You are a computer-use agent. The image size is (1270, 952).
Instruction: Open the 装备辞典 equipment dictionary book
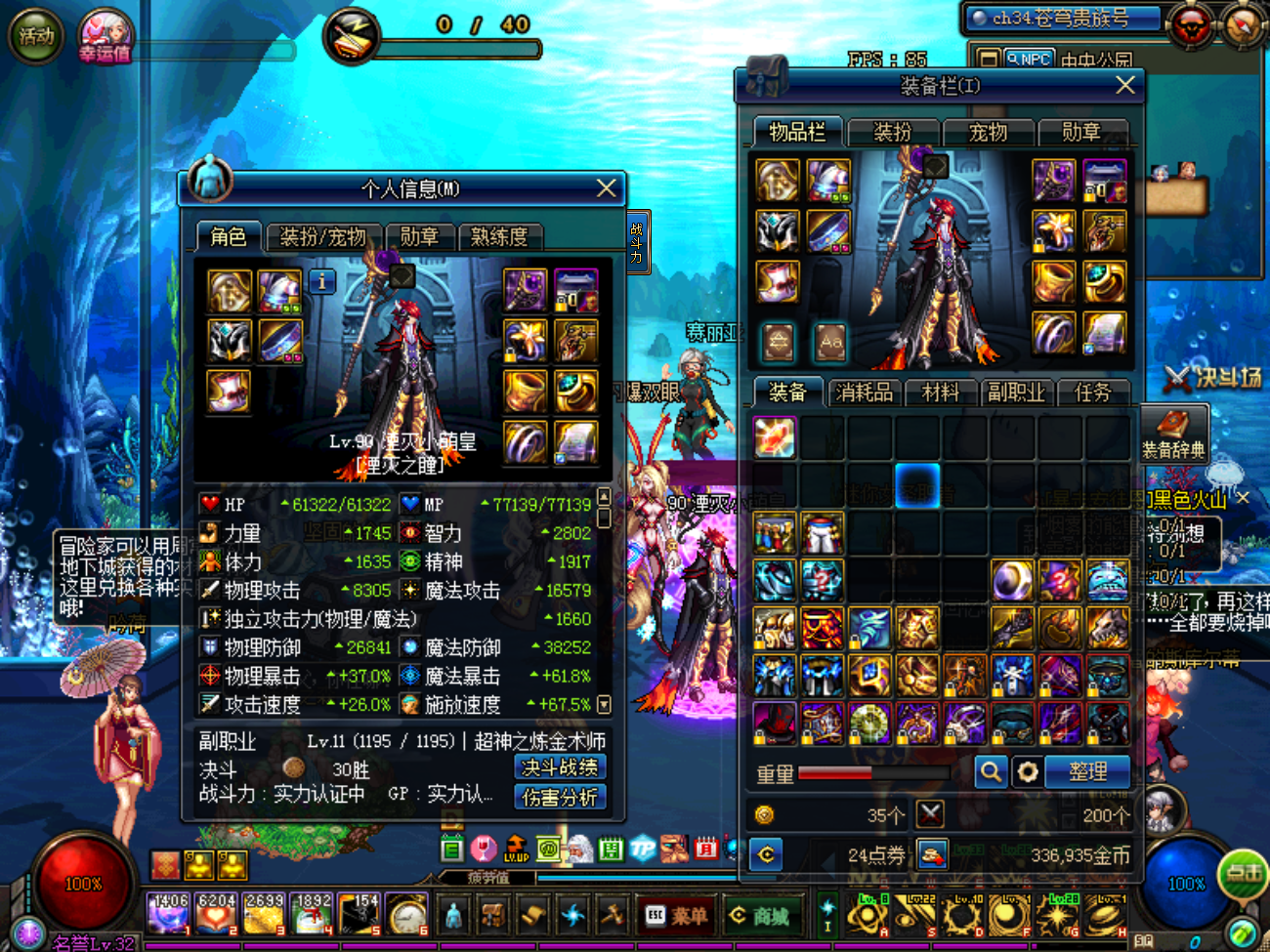tap(1175, 433)
